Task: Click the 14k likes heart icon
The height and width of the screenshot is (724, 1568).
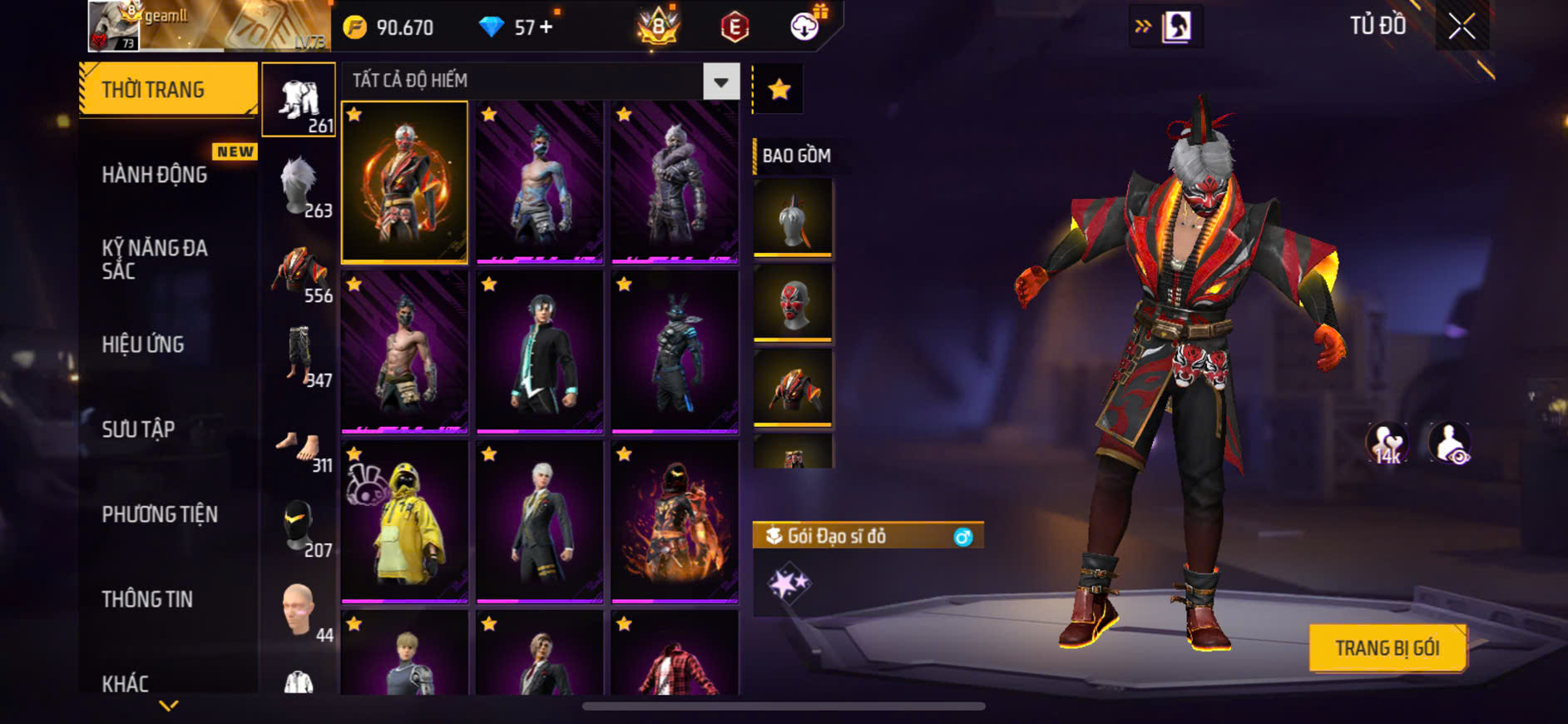Action: [x=1387, y=443]
